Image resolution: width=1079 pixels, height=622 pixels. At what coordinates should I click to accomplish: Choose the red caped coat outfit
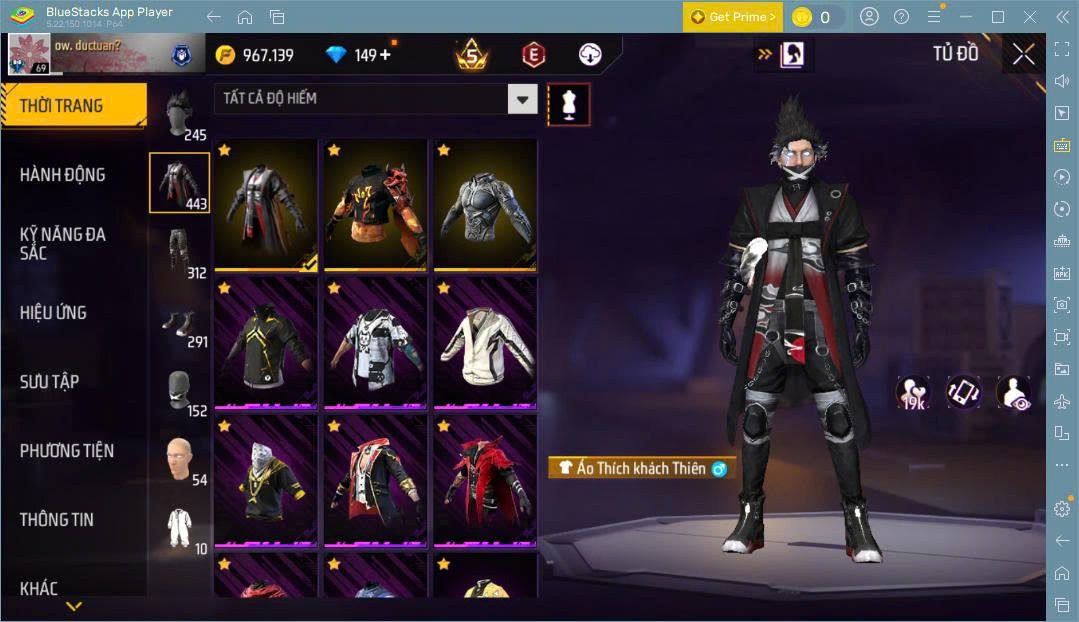click(484, 480)
